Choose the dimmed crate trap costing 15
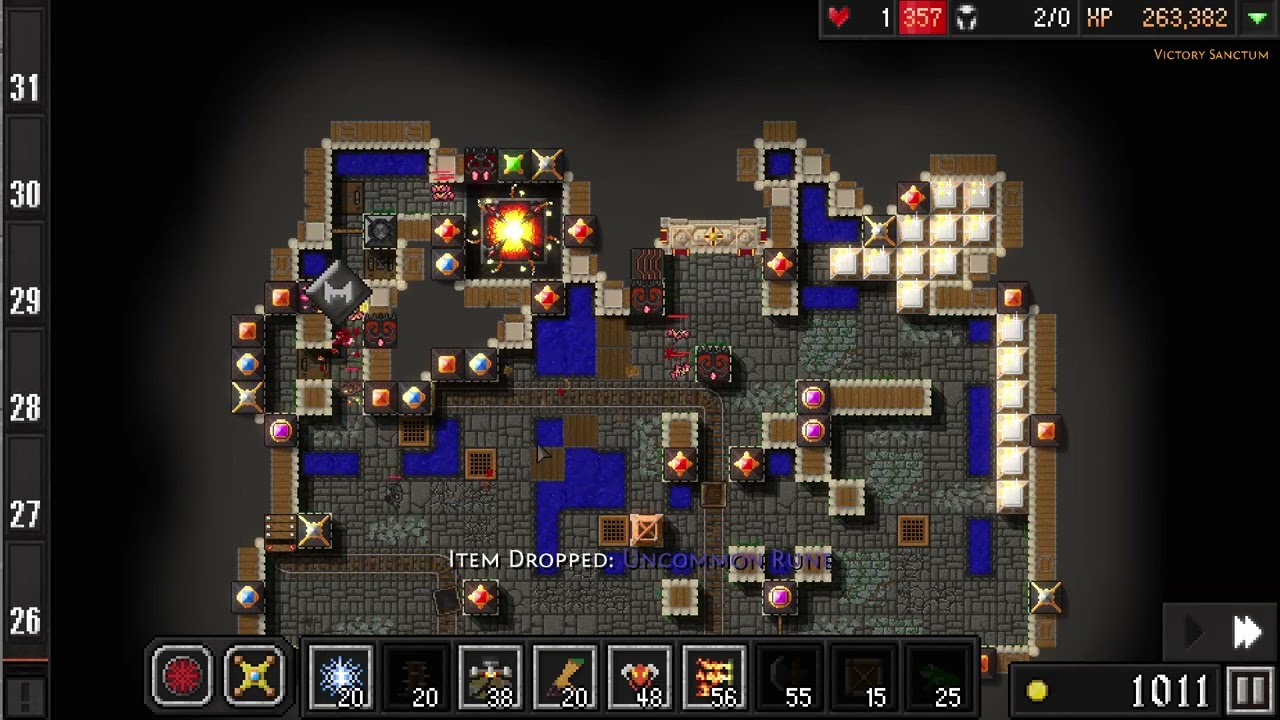This screenshot has width=1280, height=720. click(863, 677)
